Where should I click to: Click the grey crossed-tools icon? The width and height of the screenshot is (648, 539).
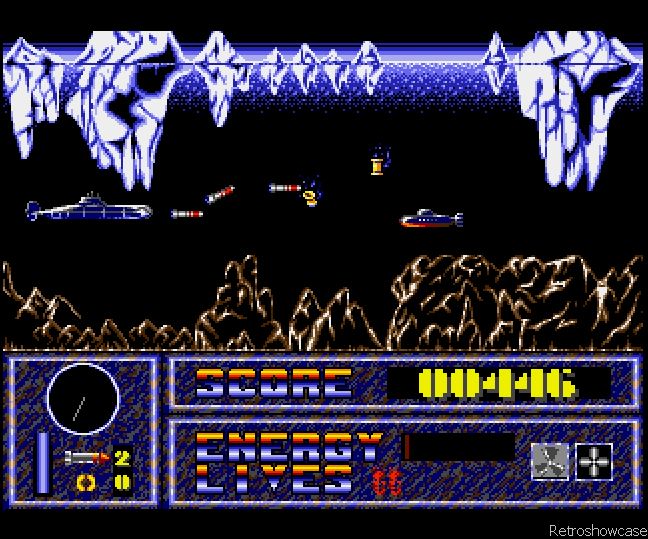[x=550, y=461]
